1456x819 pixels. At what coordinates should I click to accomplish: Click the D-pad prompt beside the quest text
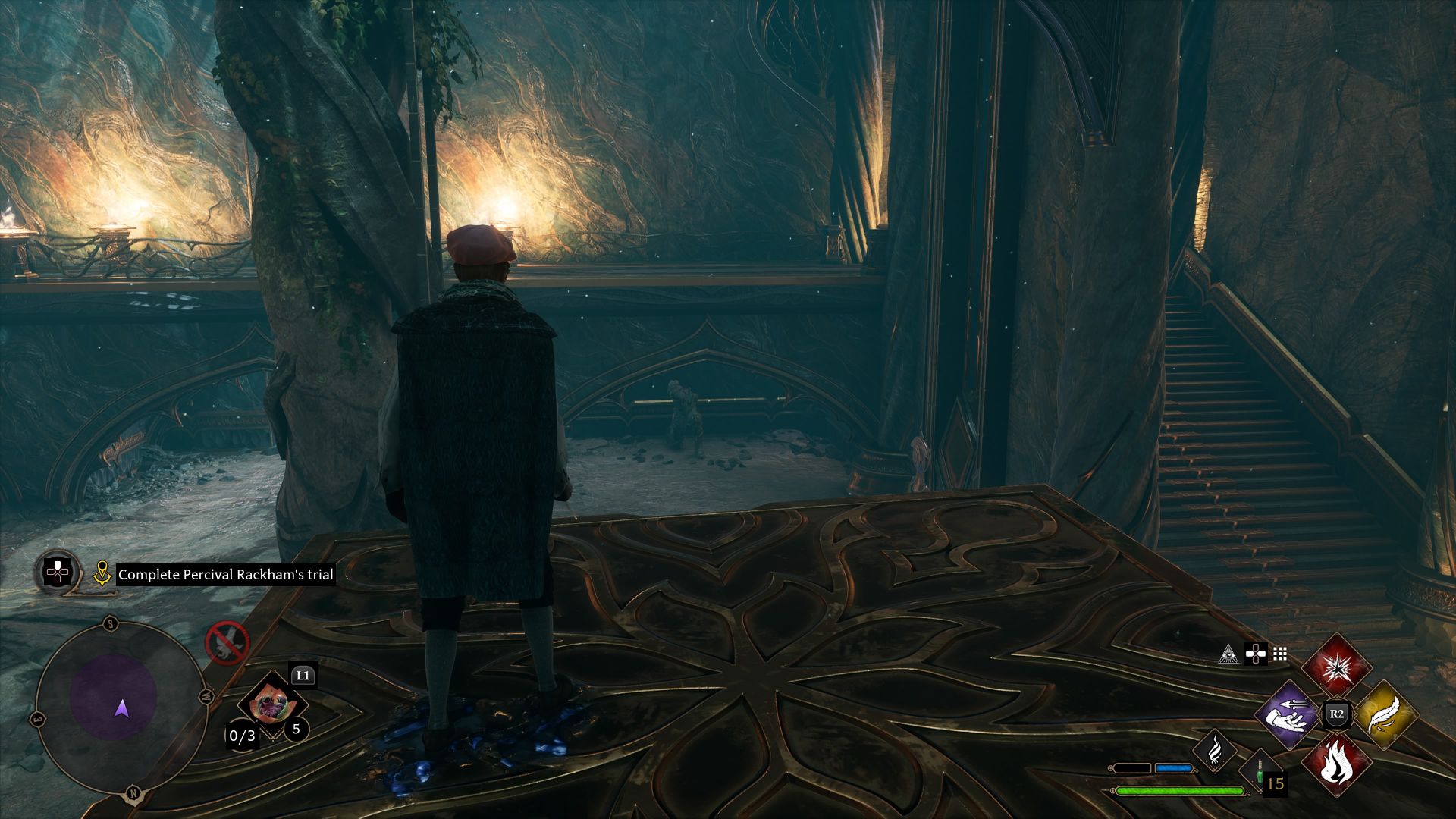57,571
